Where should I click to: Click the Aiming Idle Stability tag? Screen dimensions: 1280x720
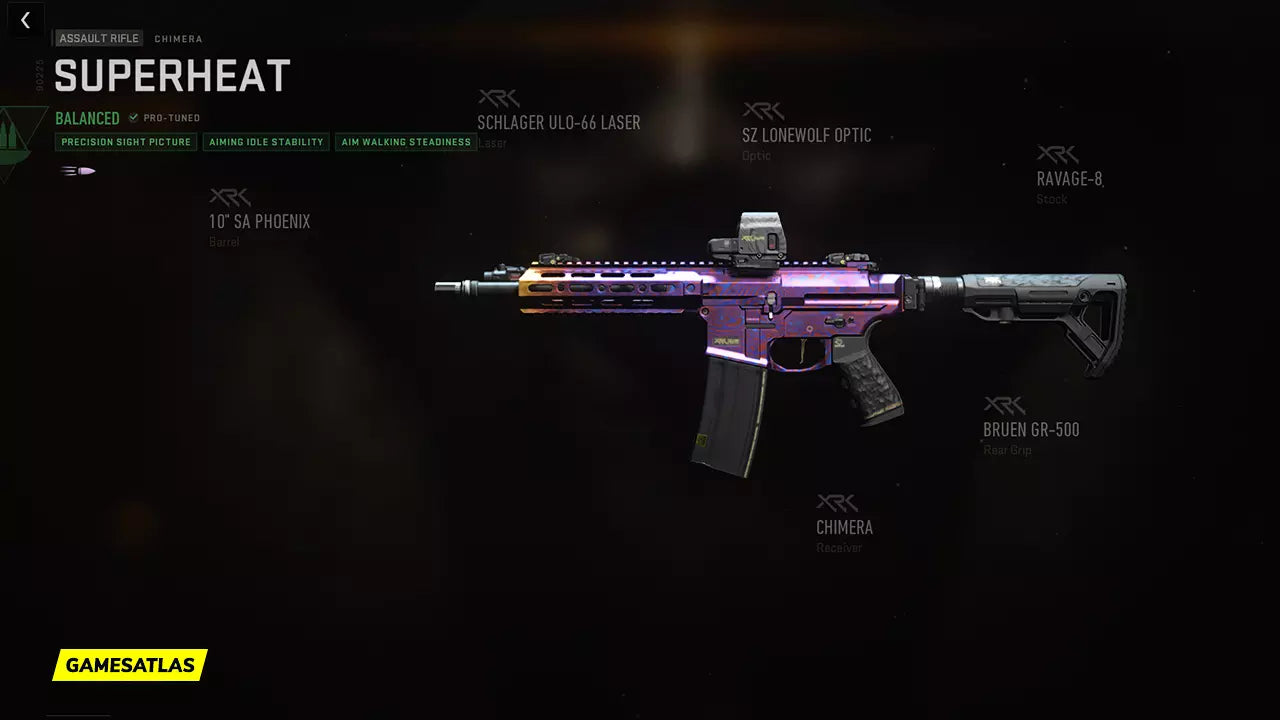(x=267, y=142)
